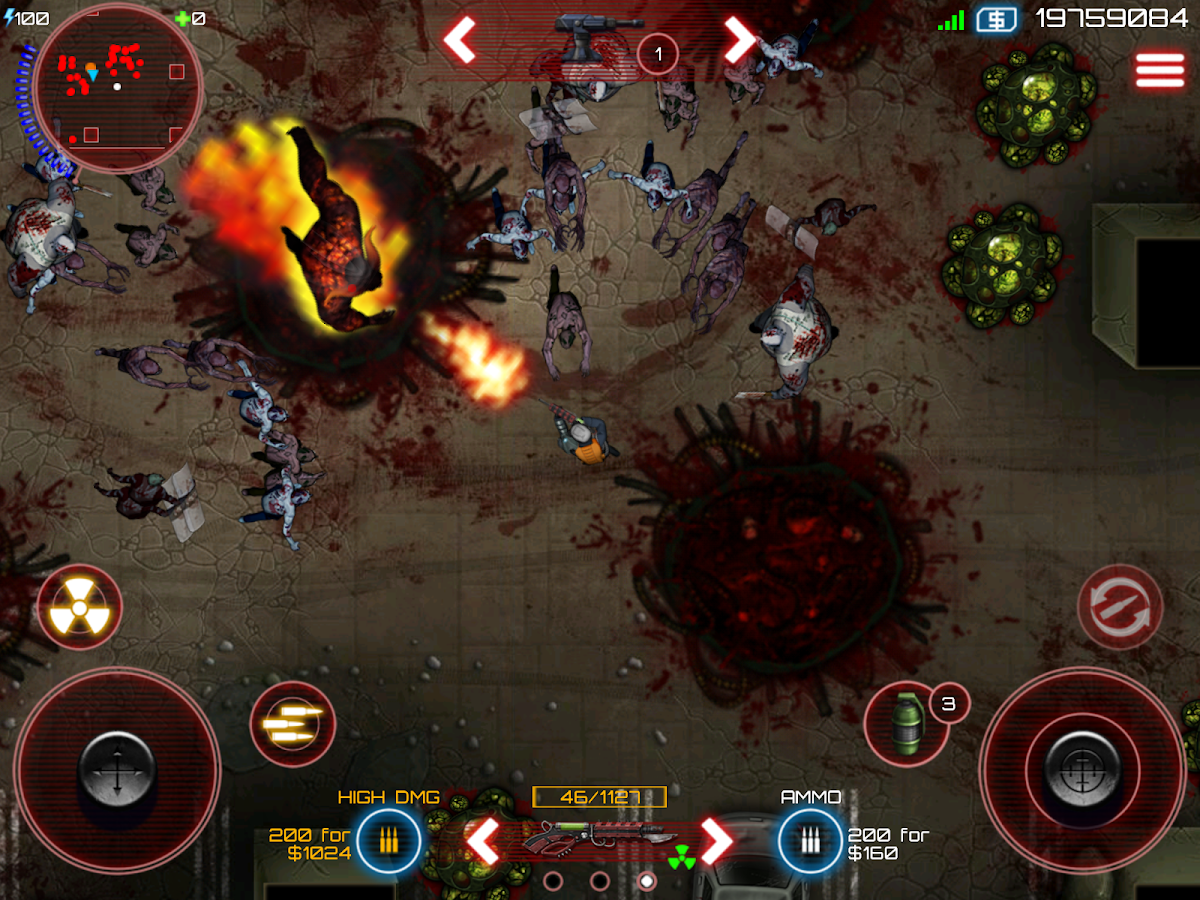Tap the red swap arrows button

pos(1120,607)
